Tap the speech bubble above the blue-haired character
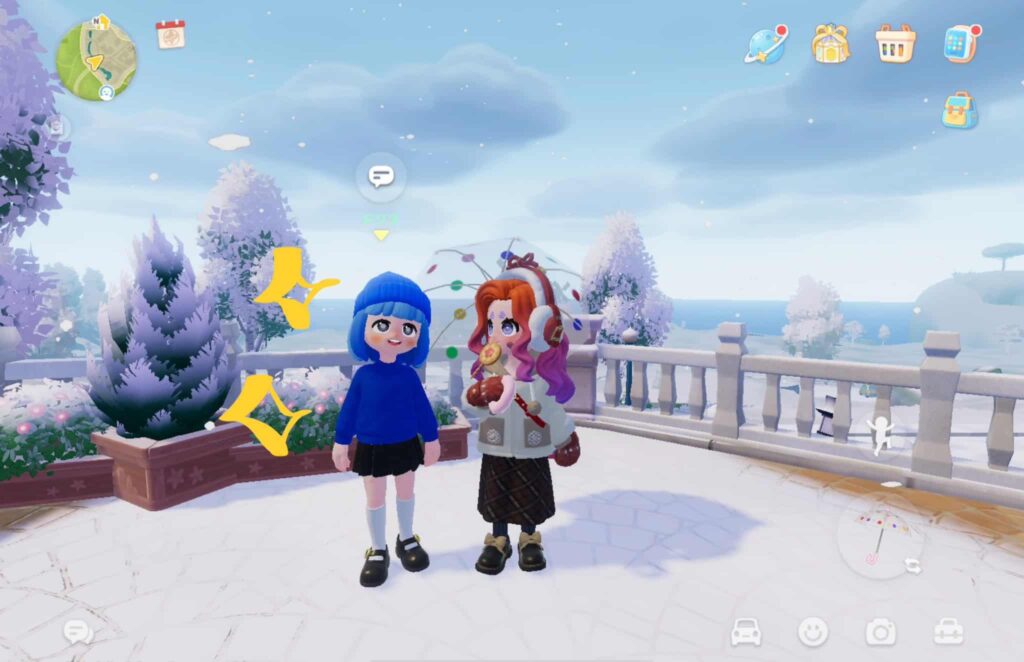 point(381,177)
